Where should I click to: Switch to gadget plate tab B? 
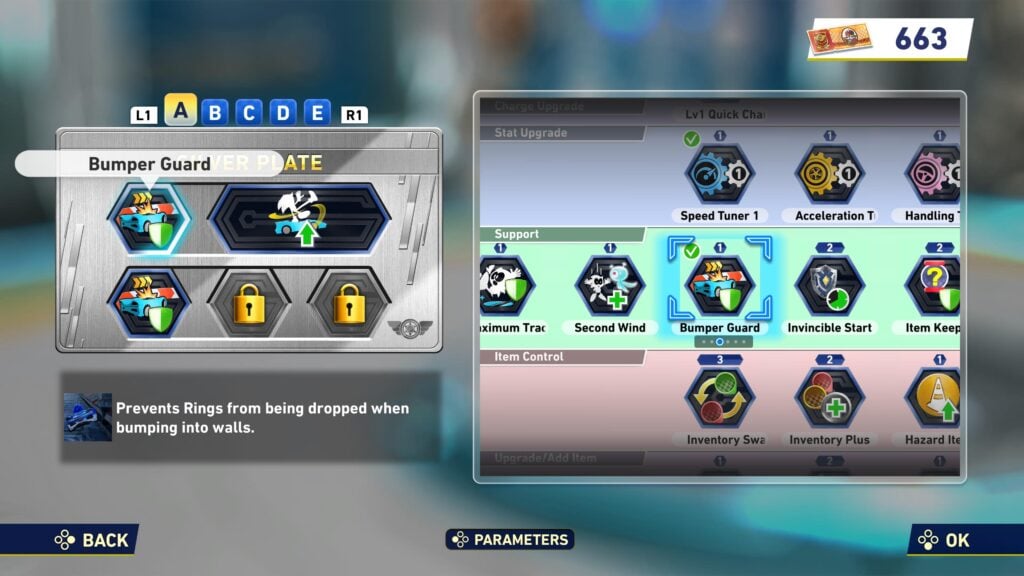pyautogui.click(x=214, y=113)
